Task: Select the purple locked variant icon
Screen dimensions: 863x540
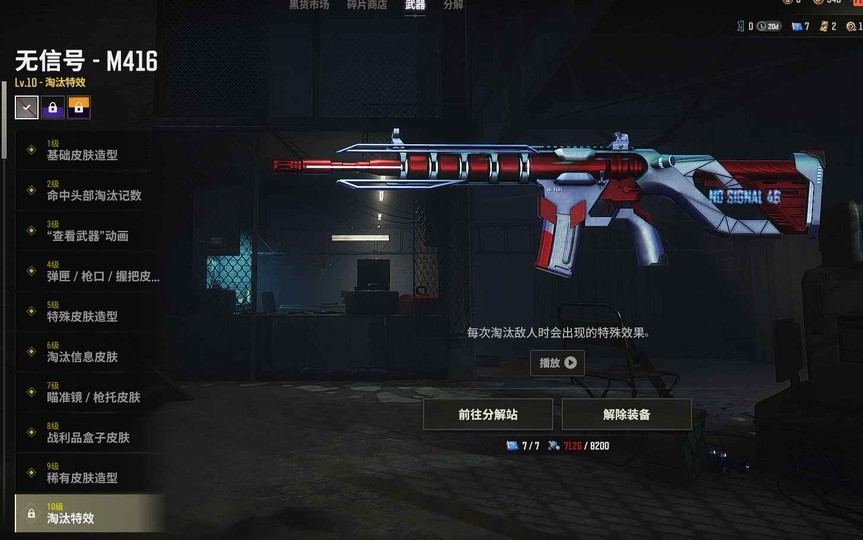Action: 53,107
